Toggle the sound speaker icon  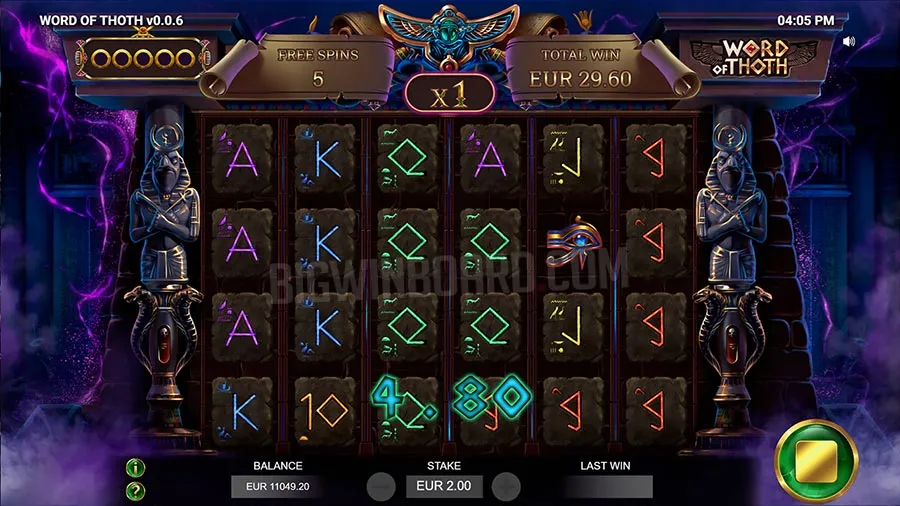(x=849, y=42)
